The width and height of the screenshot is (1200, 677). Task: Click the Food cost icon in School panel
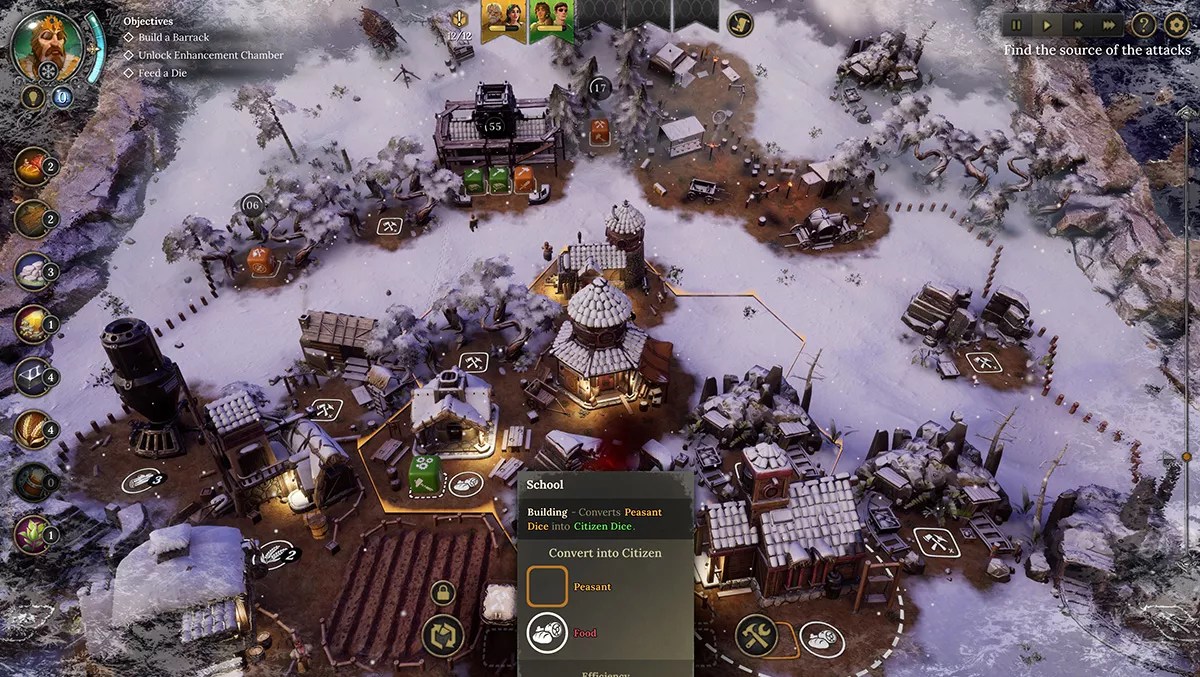pyautogui.click(x=548, y=633)
